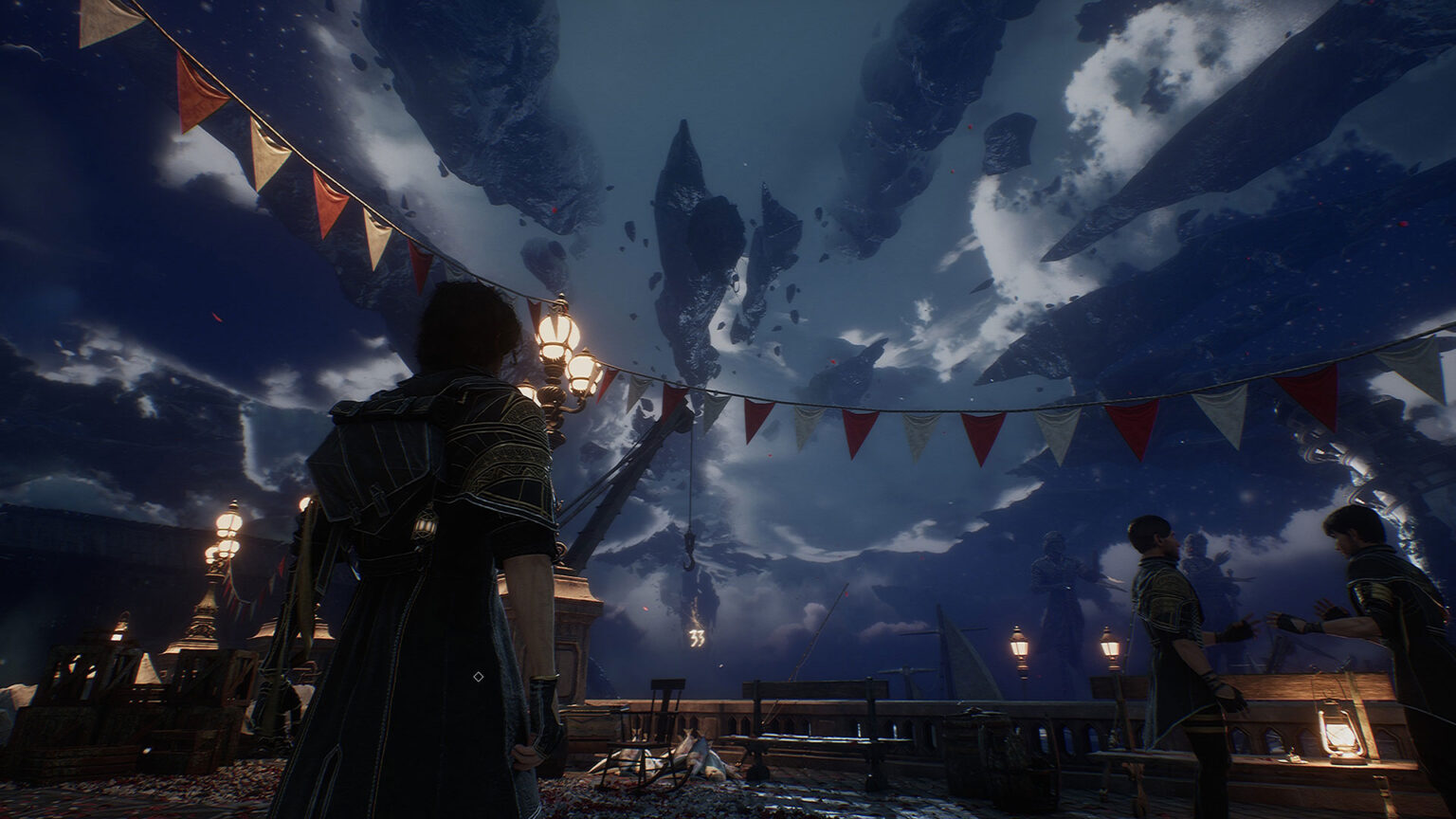Select the small diamond interaction marker
Image resolution: width=1456 pixels, height=819 pixels.
click(x=478, y=676)
